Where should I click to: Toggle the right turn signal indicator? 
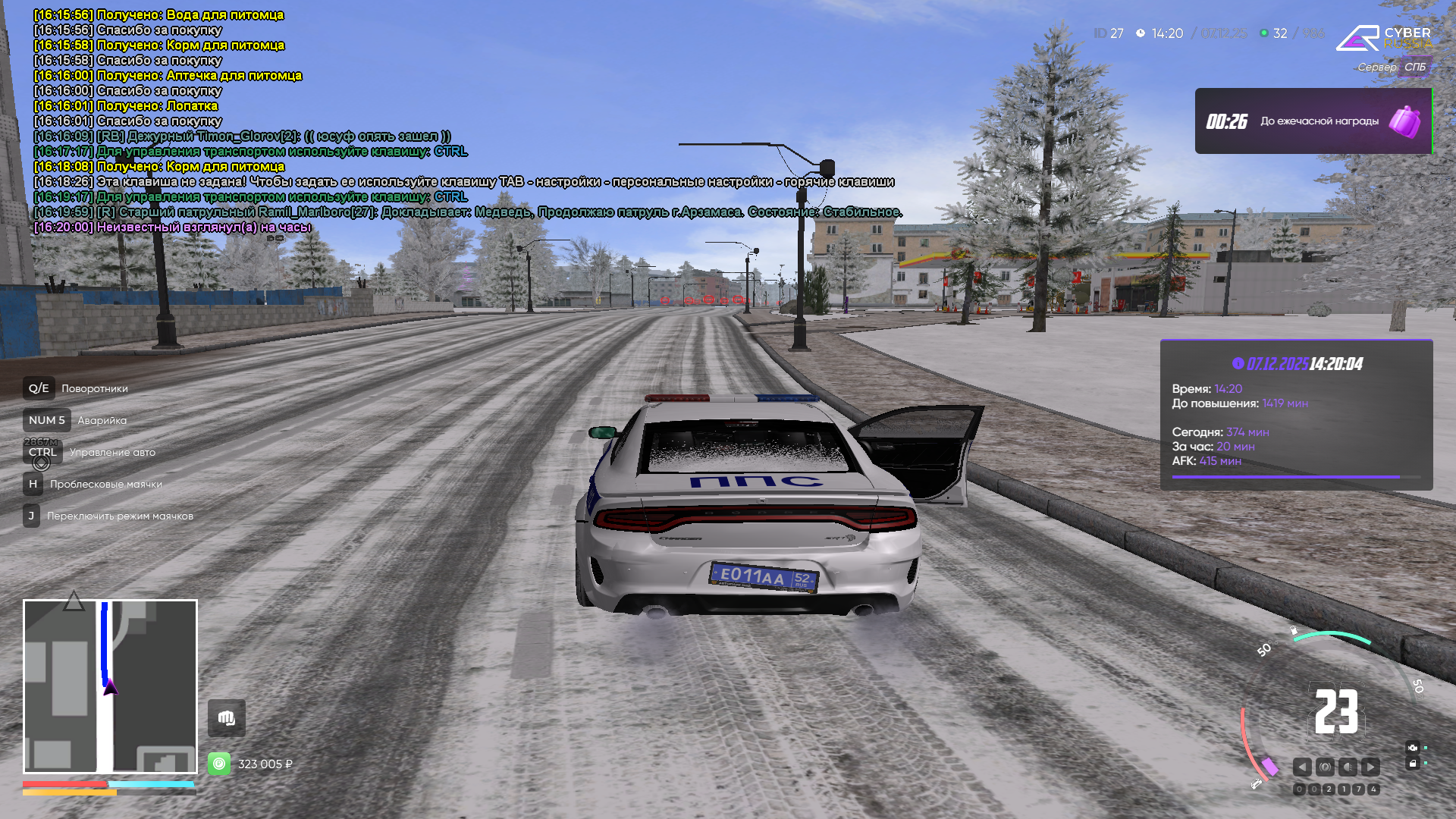point(1370,767)
